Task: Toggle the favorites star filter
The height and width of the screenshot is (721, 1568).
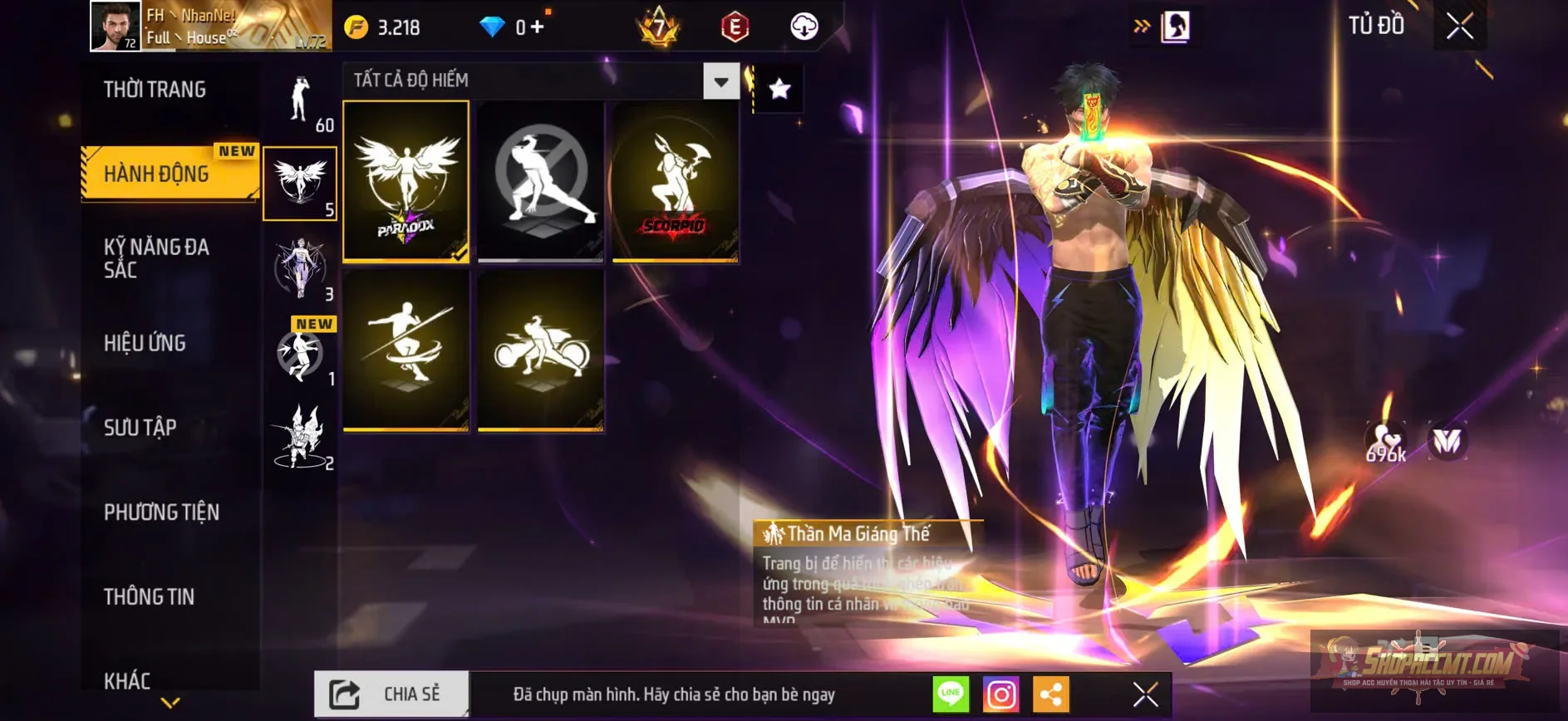Action: 778,89
